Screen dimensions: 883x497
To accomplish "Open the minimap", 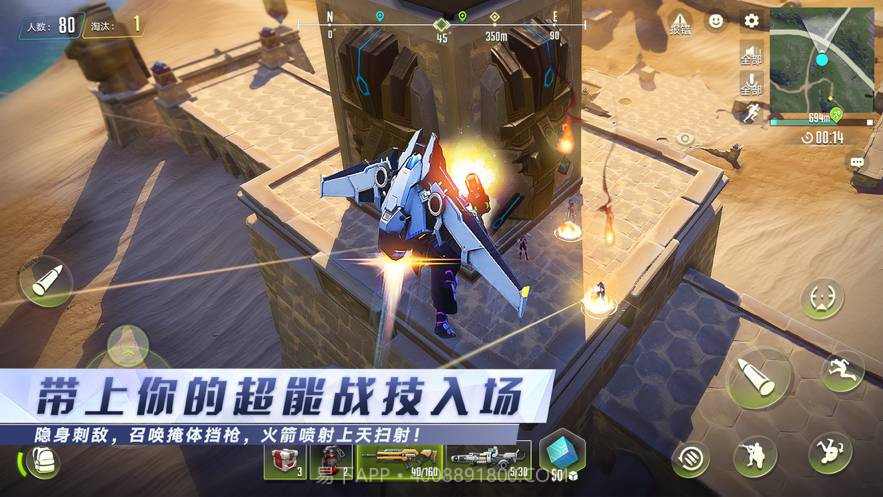I will [x=821, y=60].
